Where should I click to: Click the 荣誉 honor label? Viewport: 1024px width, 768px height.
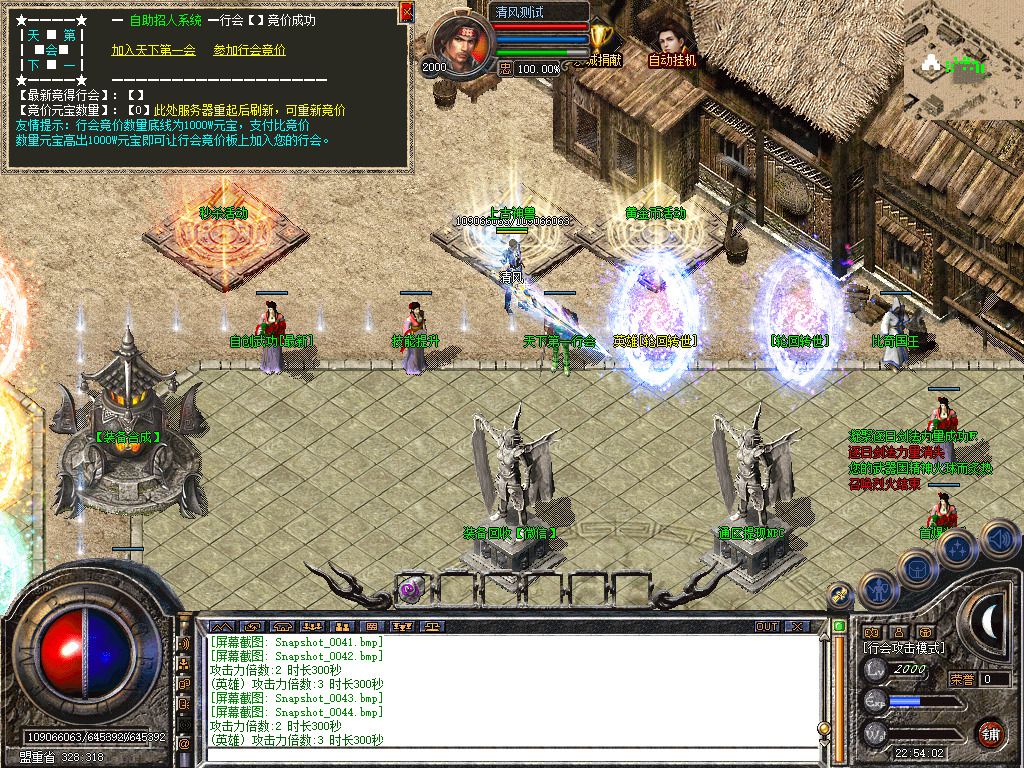[x=962, y=679]
